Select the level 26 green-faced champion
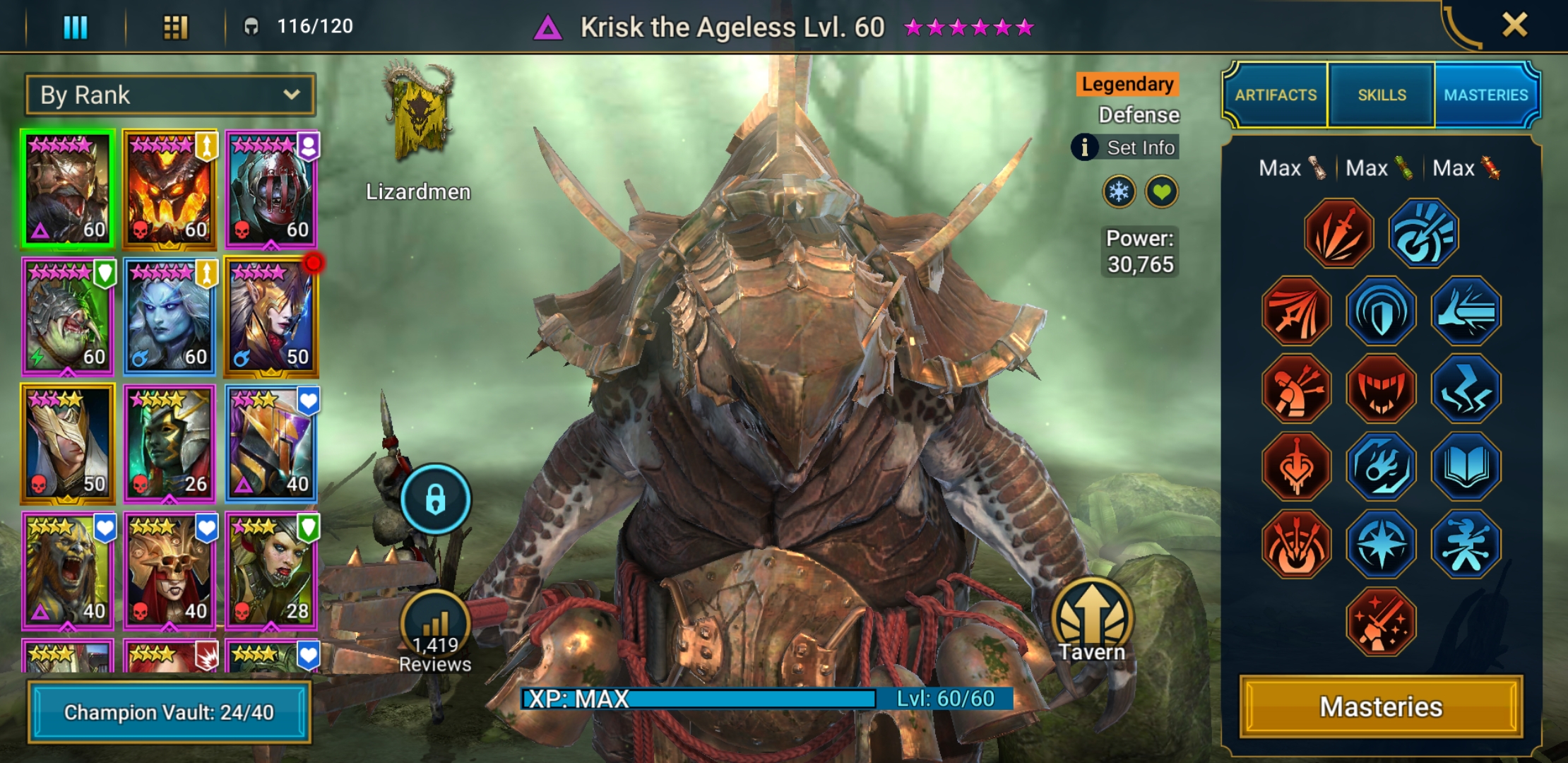The image size is (1568, 763). pos(169,444)
